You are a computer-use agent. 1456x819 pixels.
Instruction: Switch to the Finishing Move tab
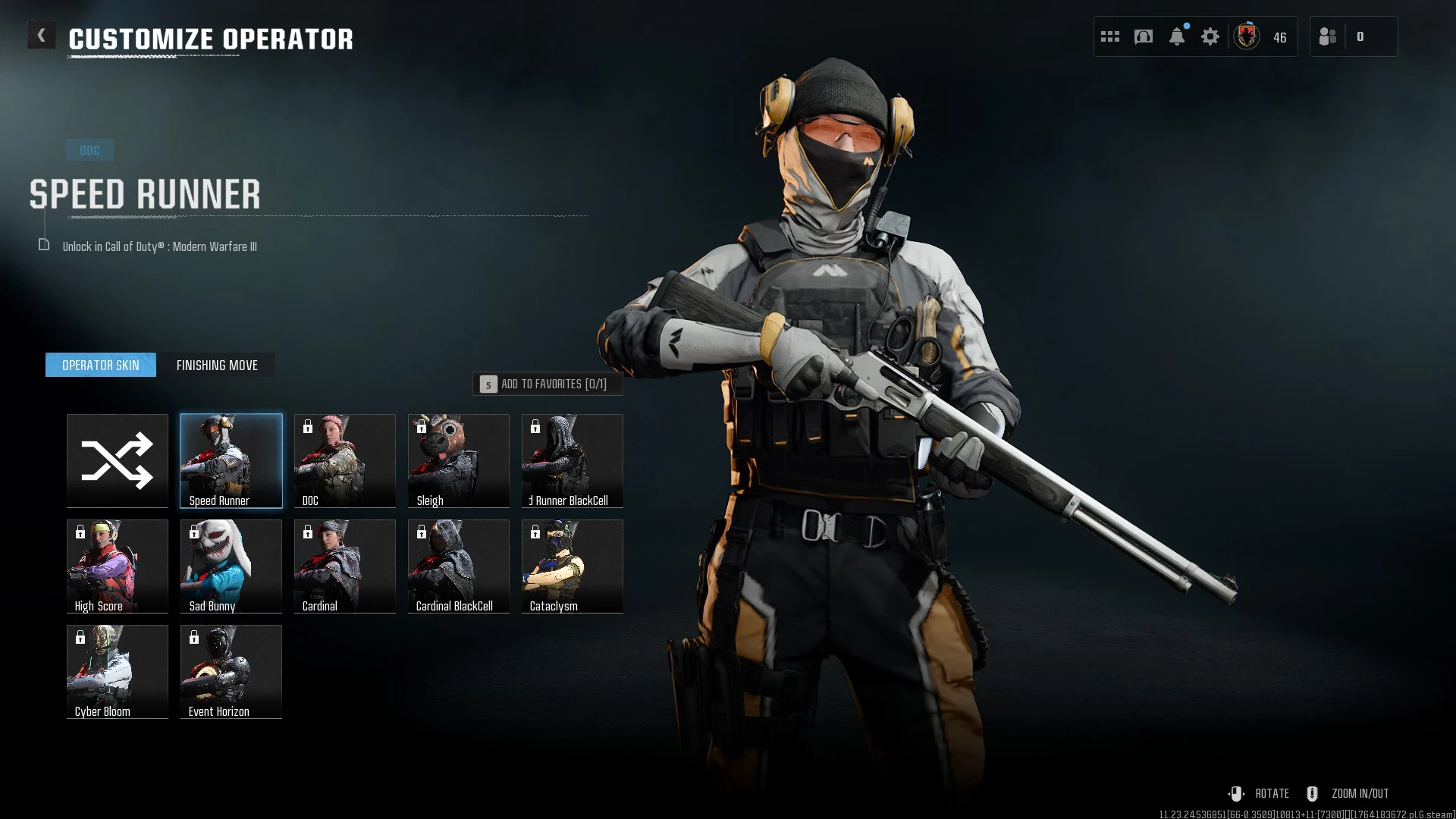point(218,365)
